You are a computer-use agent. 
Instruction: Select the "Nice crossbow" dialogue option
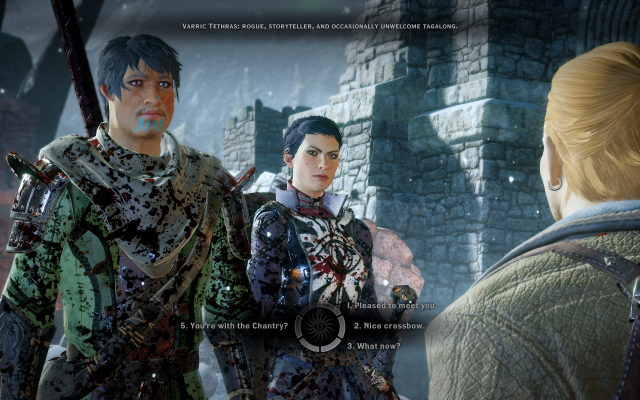[387, 326]
